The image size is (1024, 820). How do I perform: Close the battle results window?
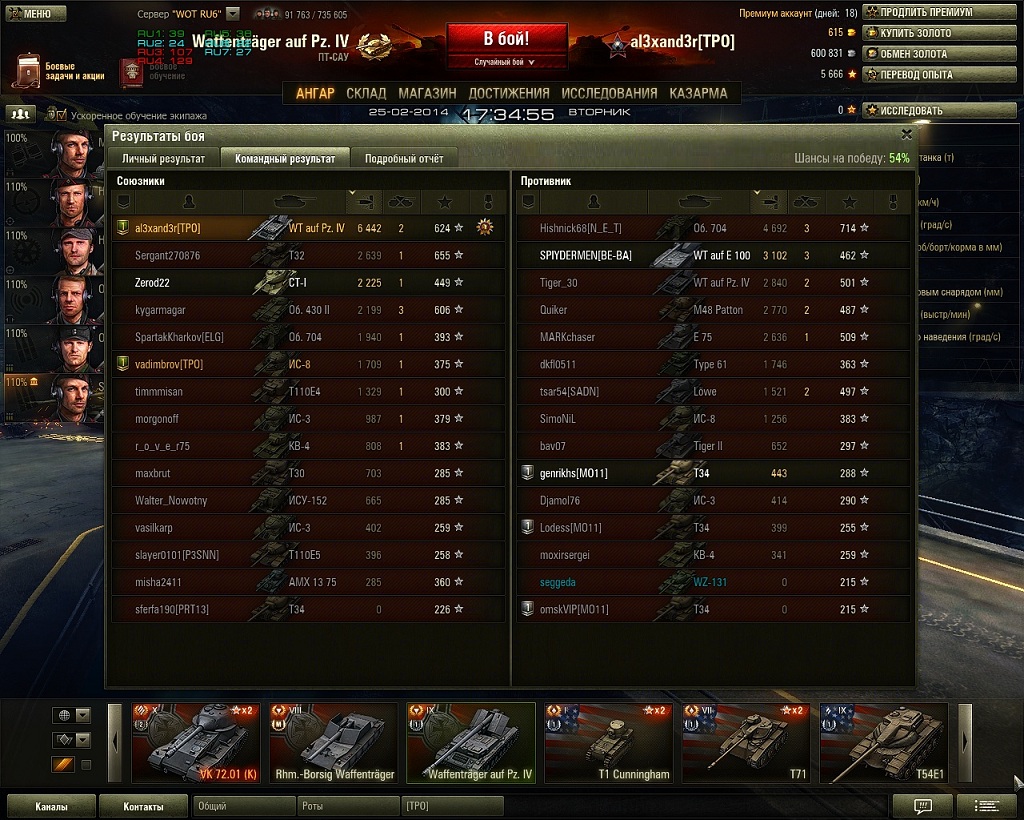pyautogui.click(x=906, y=134)
